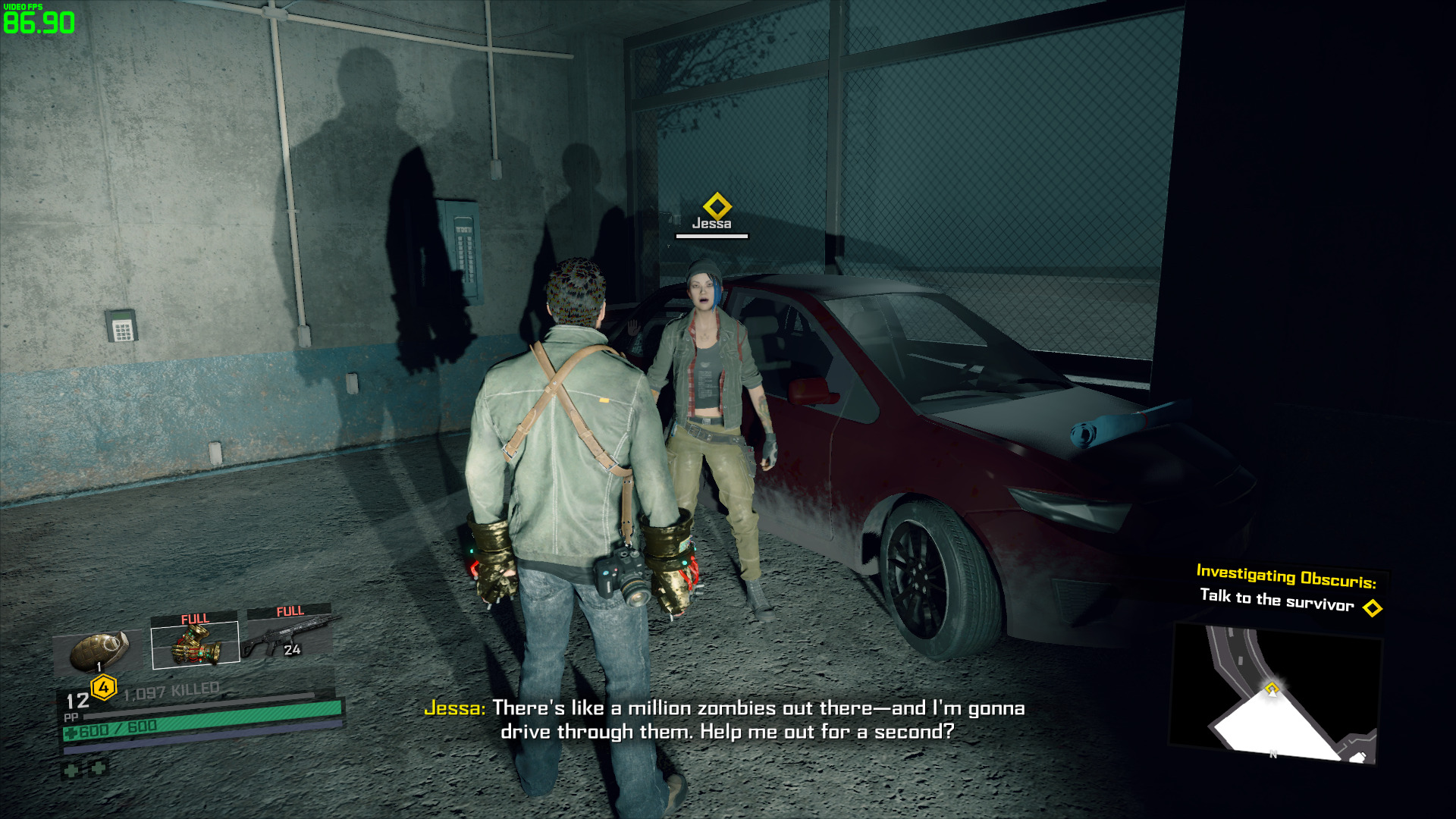Click the yellow marker above Jessa
Viewport: 1456px width, 819px height.
point(717,206)
